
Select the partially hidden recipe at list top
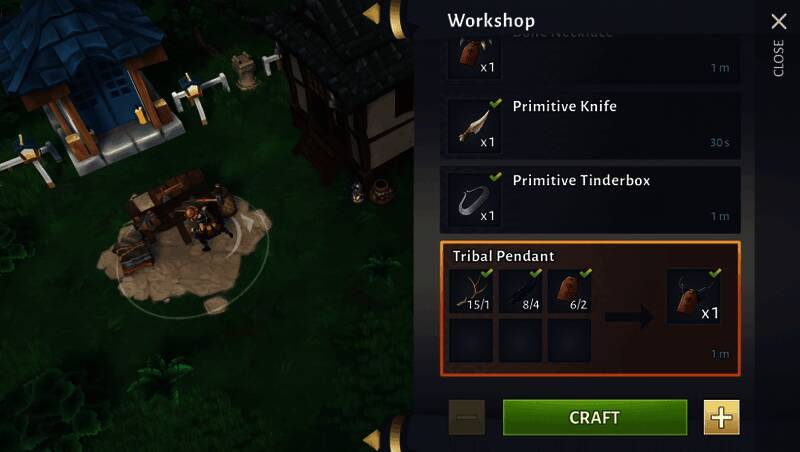coord(590,56)
